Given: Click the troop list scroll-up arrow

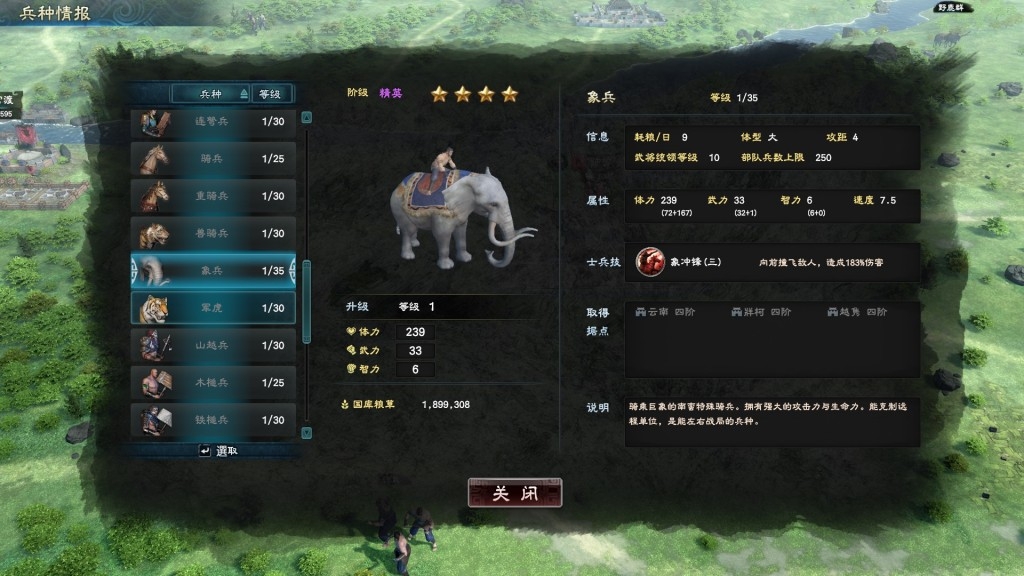Looking at the screenshot, I should pyautogui.click(x=307, y=117).
